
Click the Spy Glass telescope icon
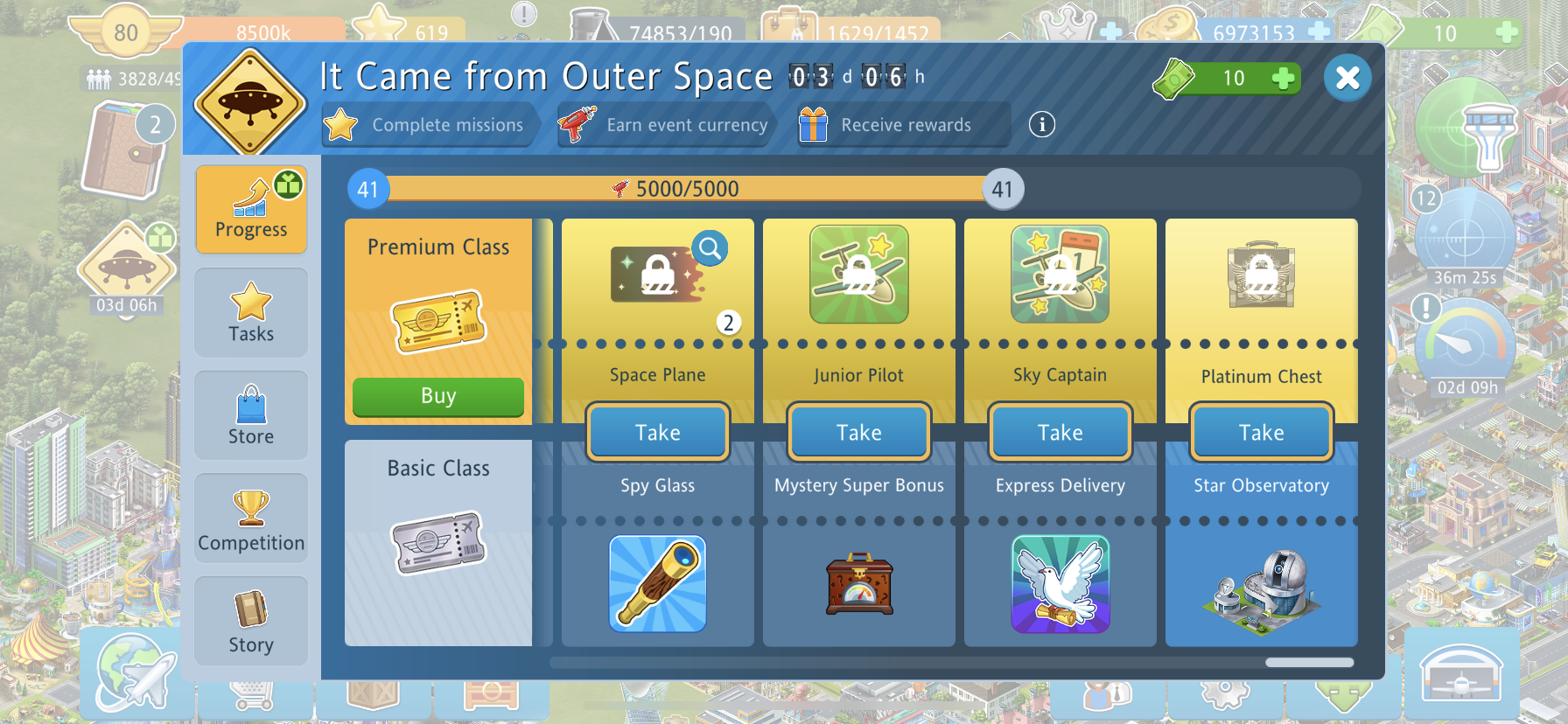[658, 583]
